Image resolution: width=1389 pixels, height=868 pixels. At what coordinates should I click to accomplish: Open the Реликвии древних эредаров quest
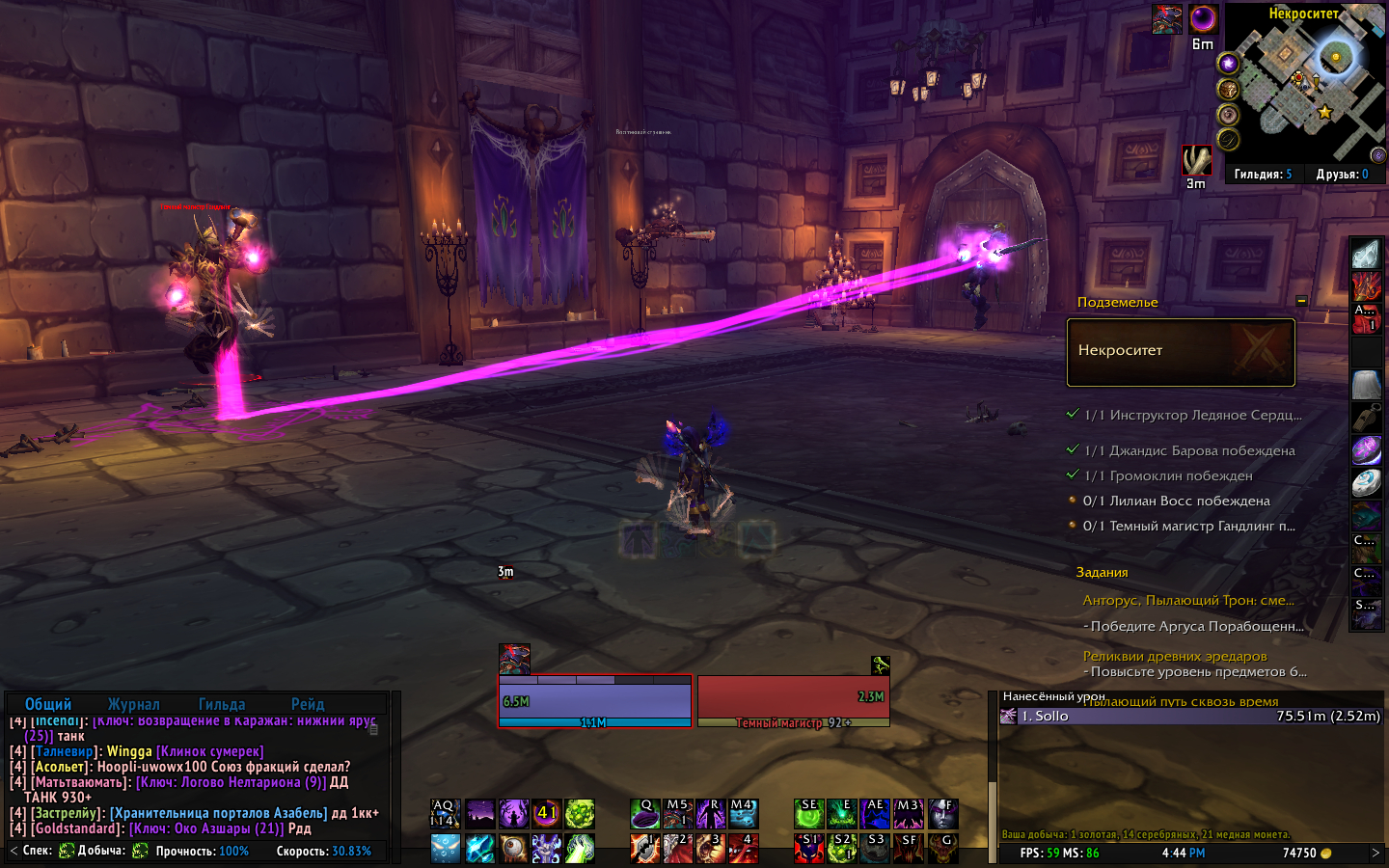click(1175, 656)
